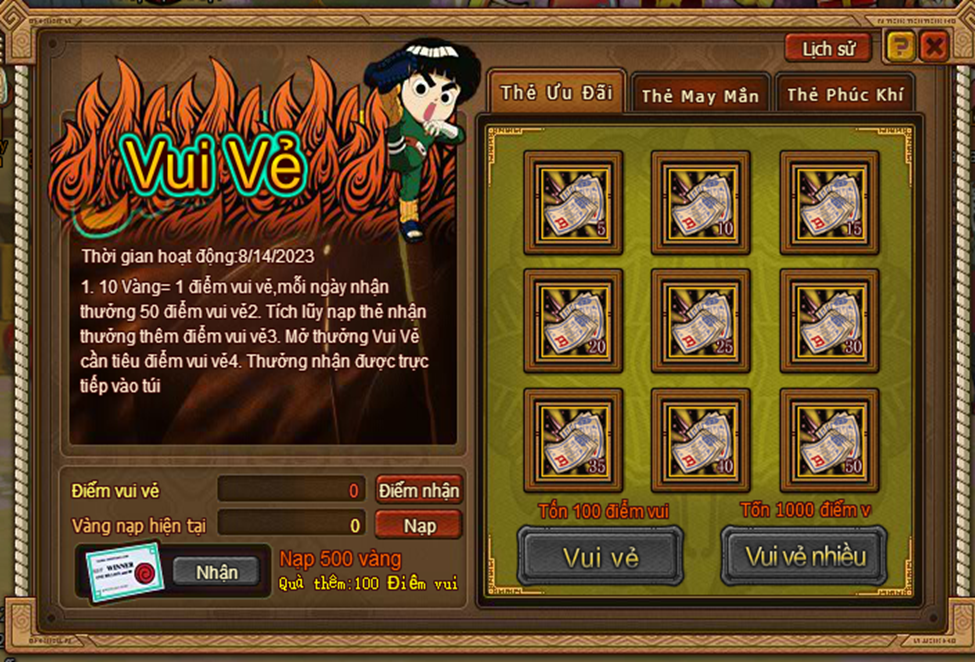Image resolution: width=975 pixels, height=662 pixels.
Task: Choose the ticket reward numbered 30
Action: (x=829, y=320)
